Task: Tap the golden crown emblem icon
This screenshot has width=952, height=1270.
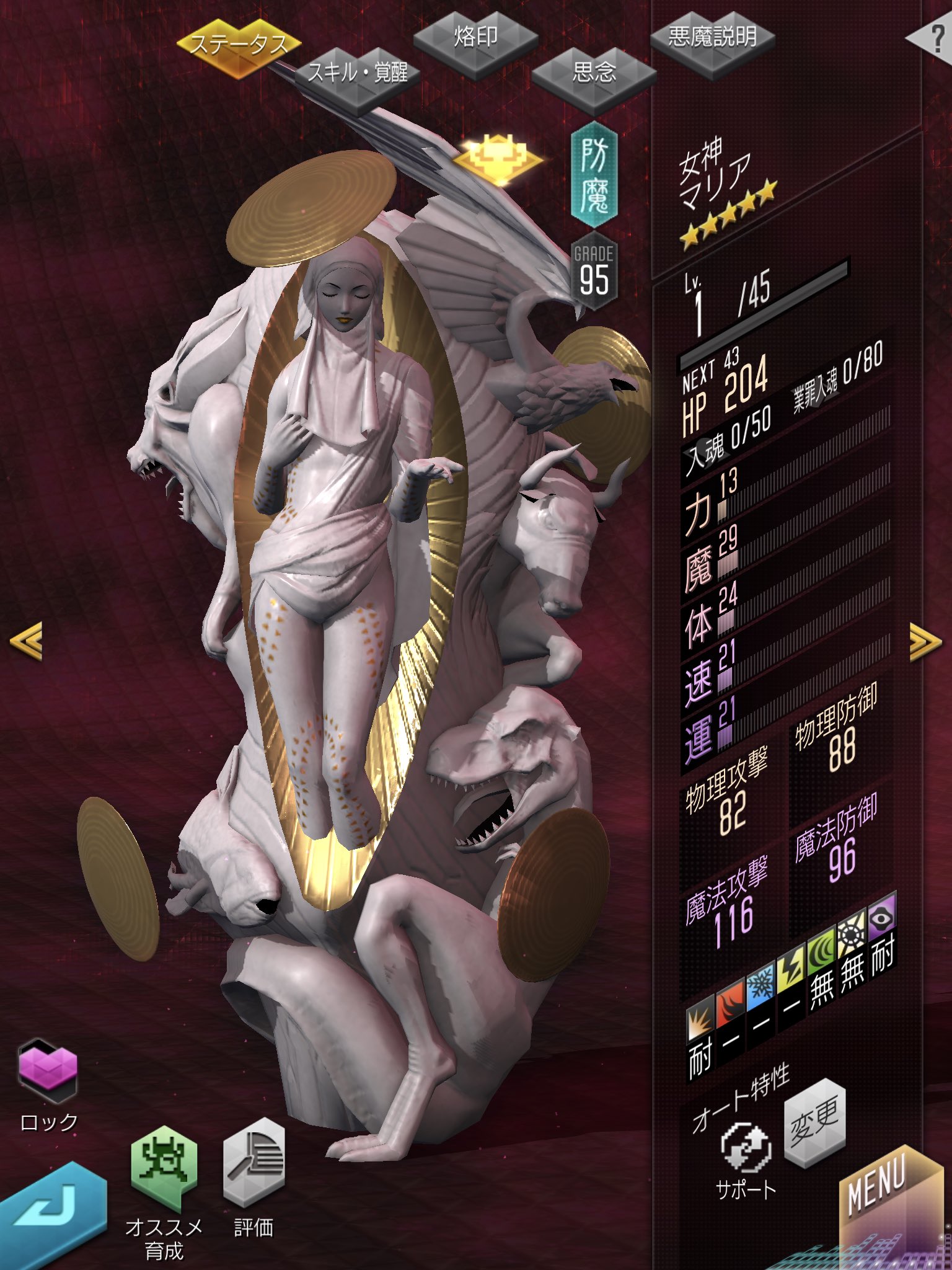Action: (497, 158)
